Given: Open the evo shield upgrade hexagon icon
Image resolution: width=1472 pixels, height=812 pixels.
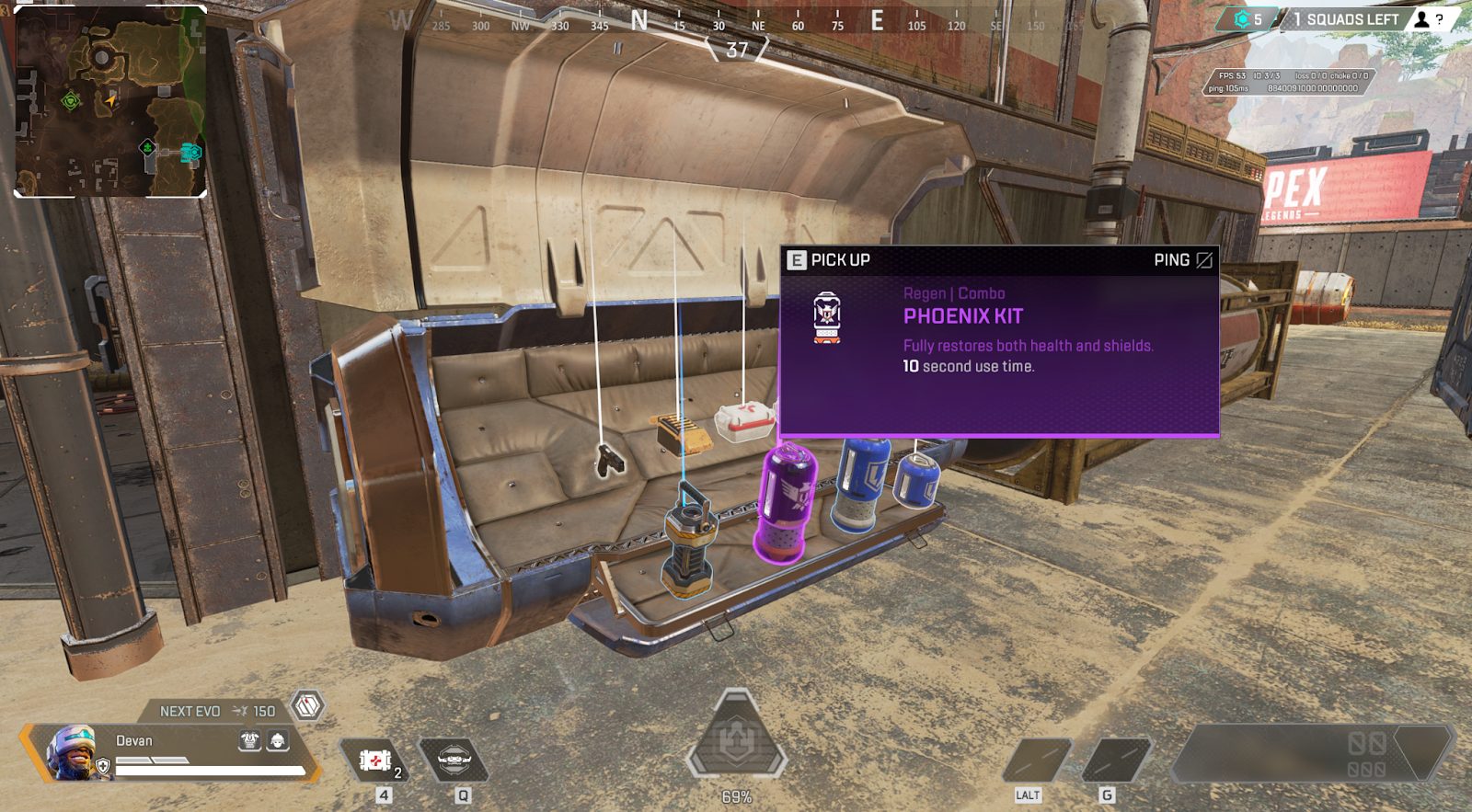Looking at the screenshot, I should pos(307,706).
